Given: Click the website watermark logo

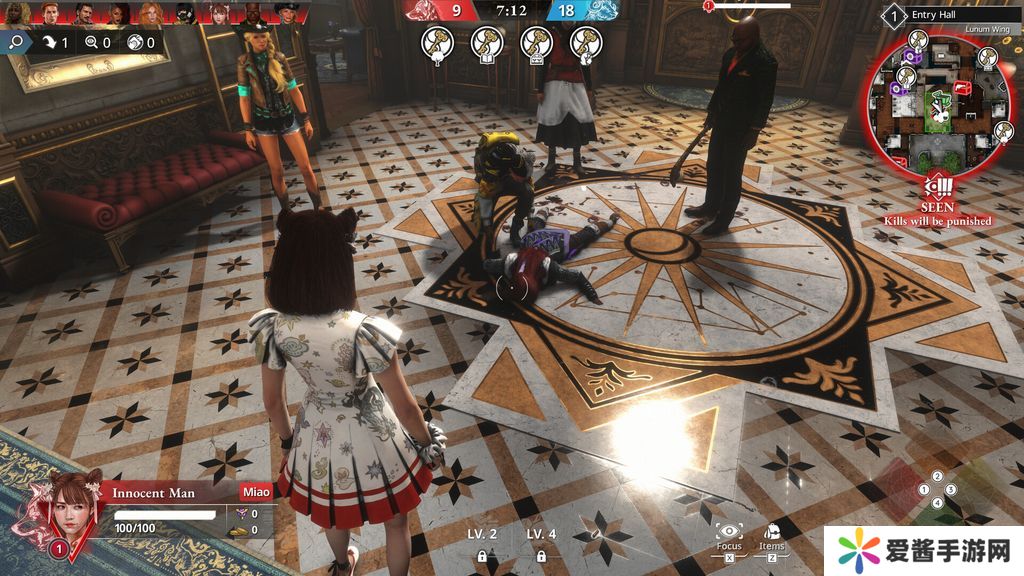Looking at the screenshot, I should 923,550.
